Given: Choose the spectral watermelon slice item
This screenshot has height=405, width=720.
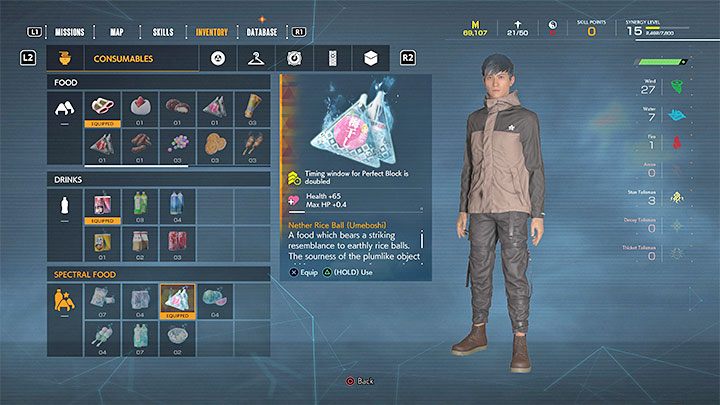Looking at the screenshot, I should coord(215,299).
